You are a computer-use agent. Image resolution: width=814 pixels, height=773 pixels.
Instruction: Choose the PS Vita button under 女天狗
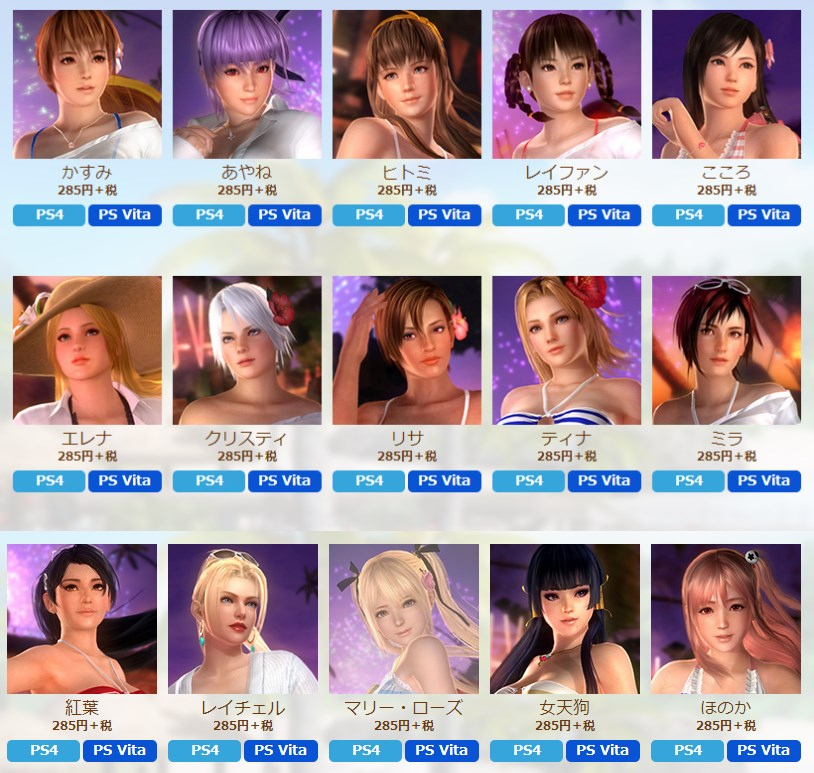tap(602, 750)
